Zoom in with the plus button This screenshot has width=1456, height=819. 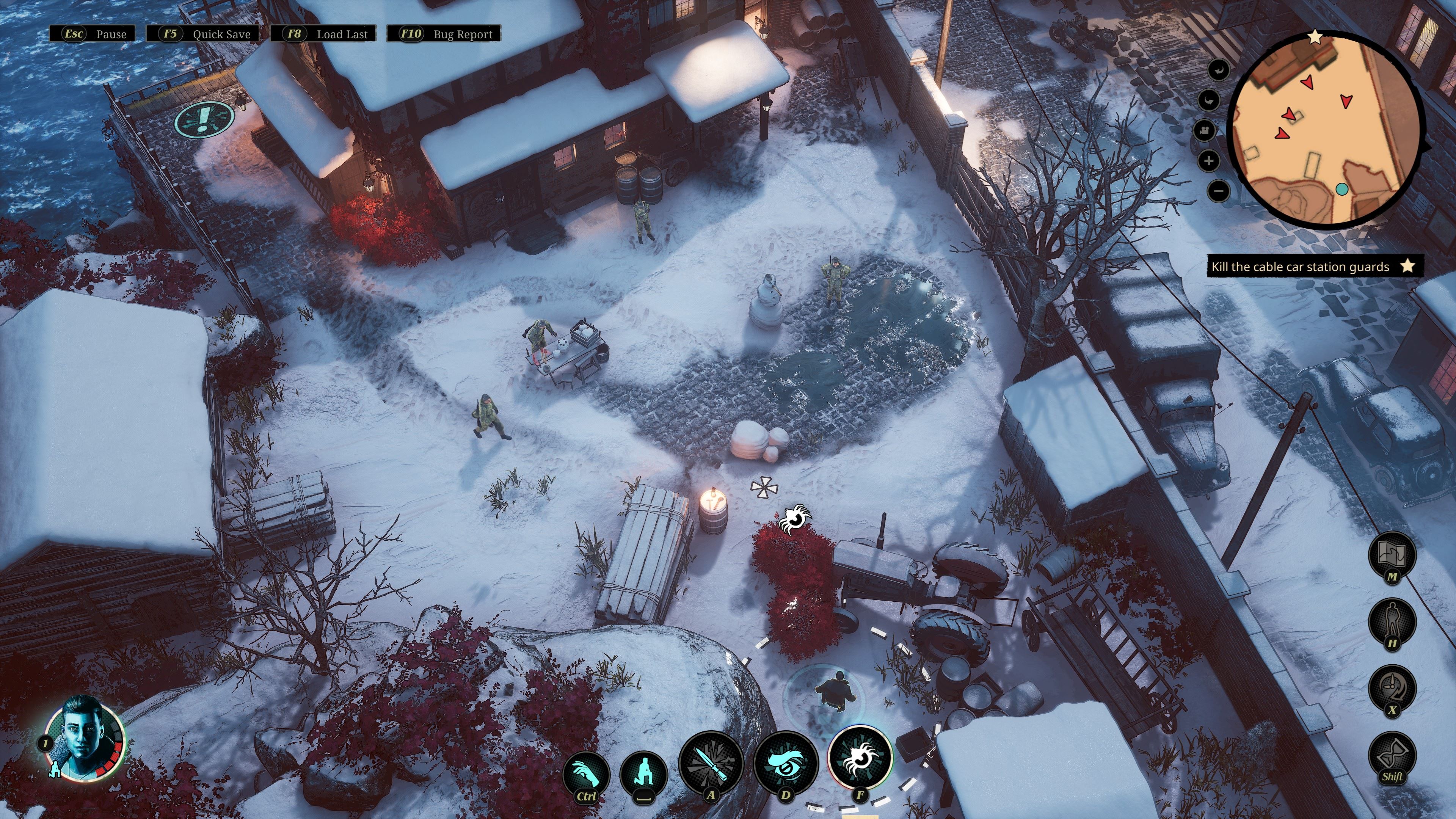[1209, 161]
